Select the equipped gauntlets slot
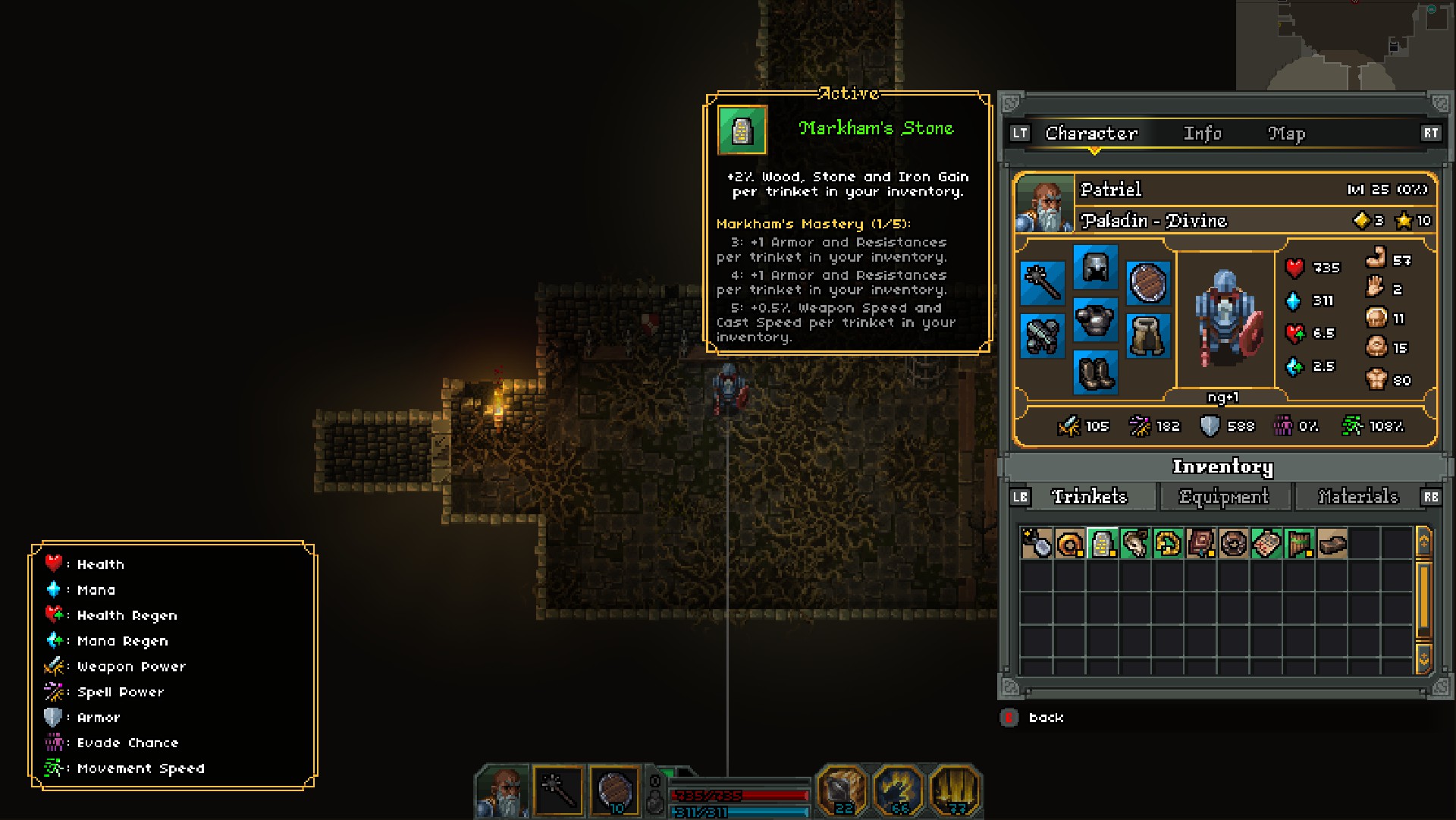This screenshot has width=1456, height=820. (x=1042, y=335)
